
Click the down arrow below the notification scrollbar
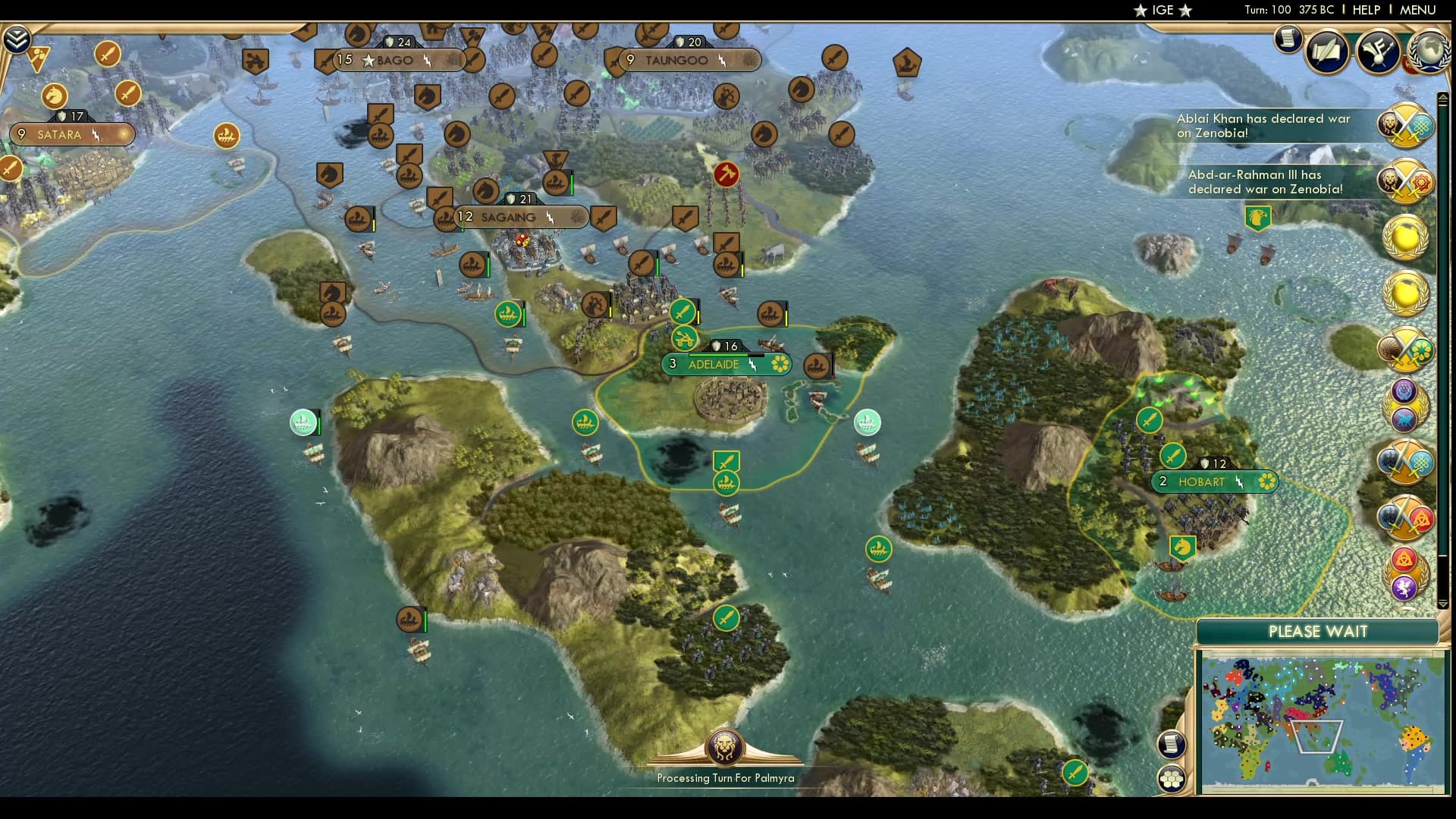[1442, 605]
